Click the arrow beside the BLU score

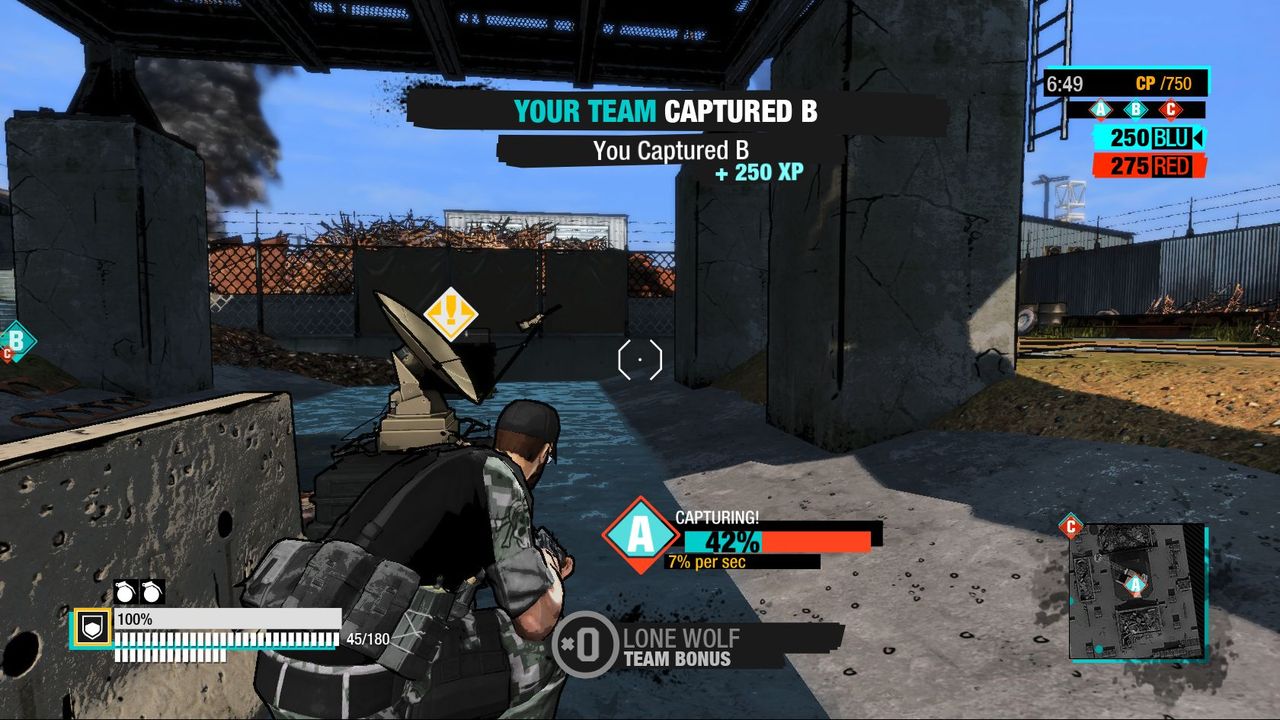[1199, 138]
